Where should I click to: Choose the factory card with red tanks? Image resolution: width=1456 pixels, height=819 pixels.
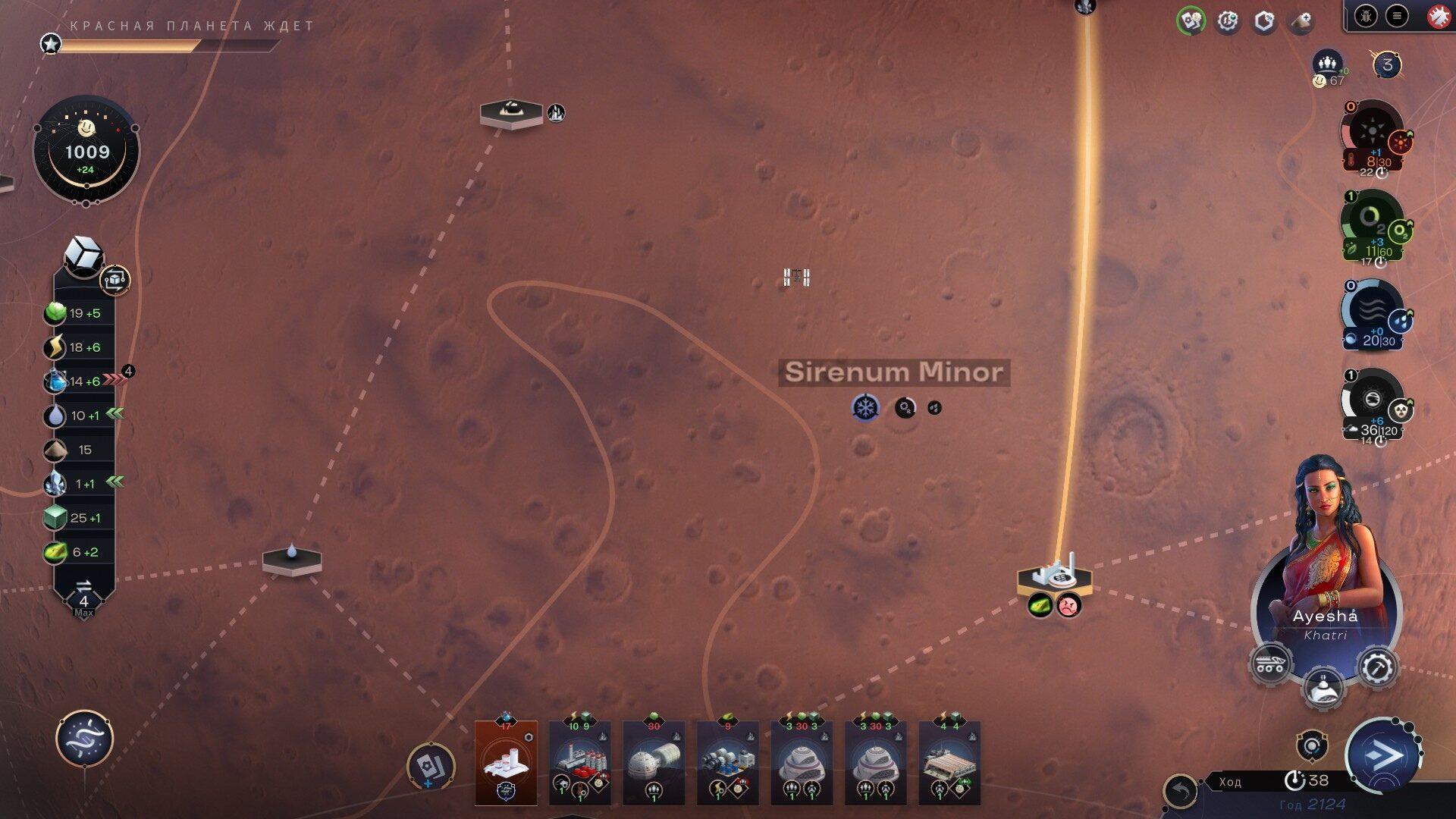pos(579,762)
